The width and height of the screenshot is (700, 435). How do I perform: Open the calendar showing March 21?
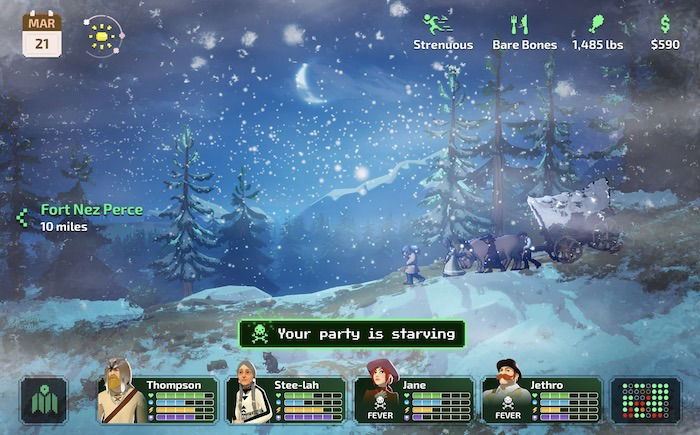(41, 34)
